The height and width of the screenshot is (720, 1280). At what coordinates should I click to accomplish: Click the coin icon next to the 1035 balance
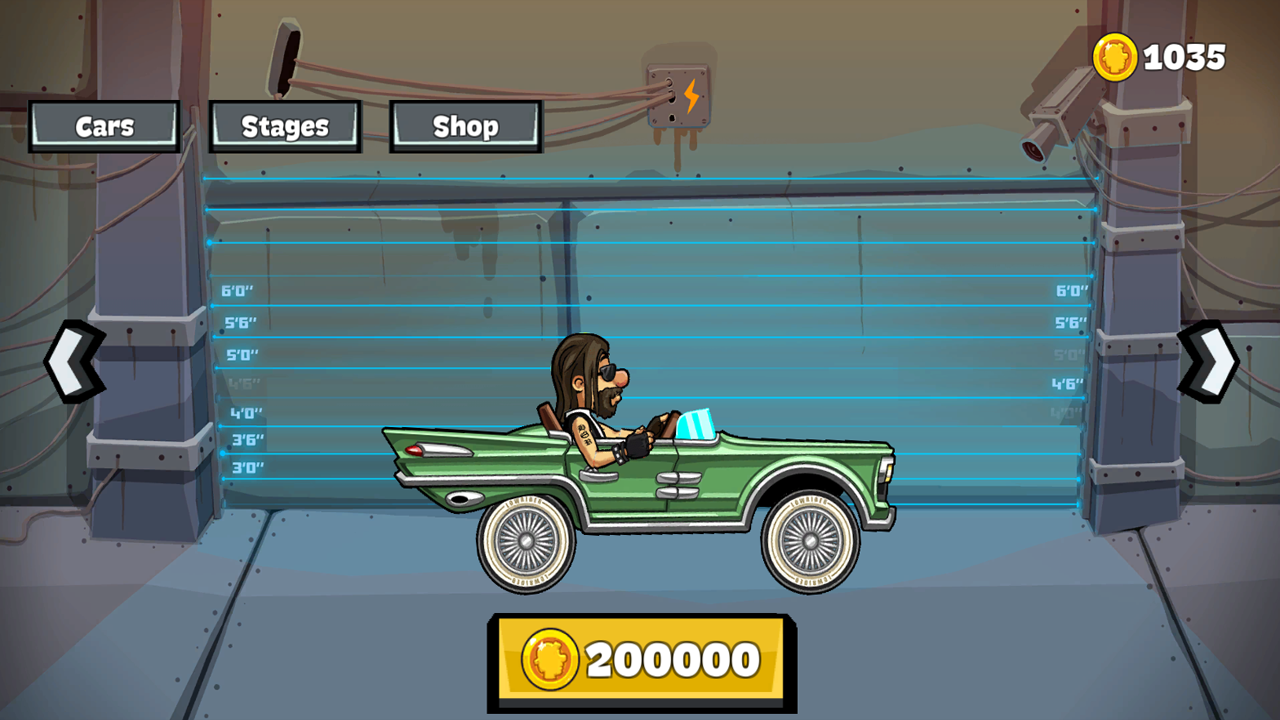(1117, 57)
